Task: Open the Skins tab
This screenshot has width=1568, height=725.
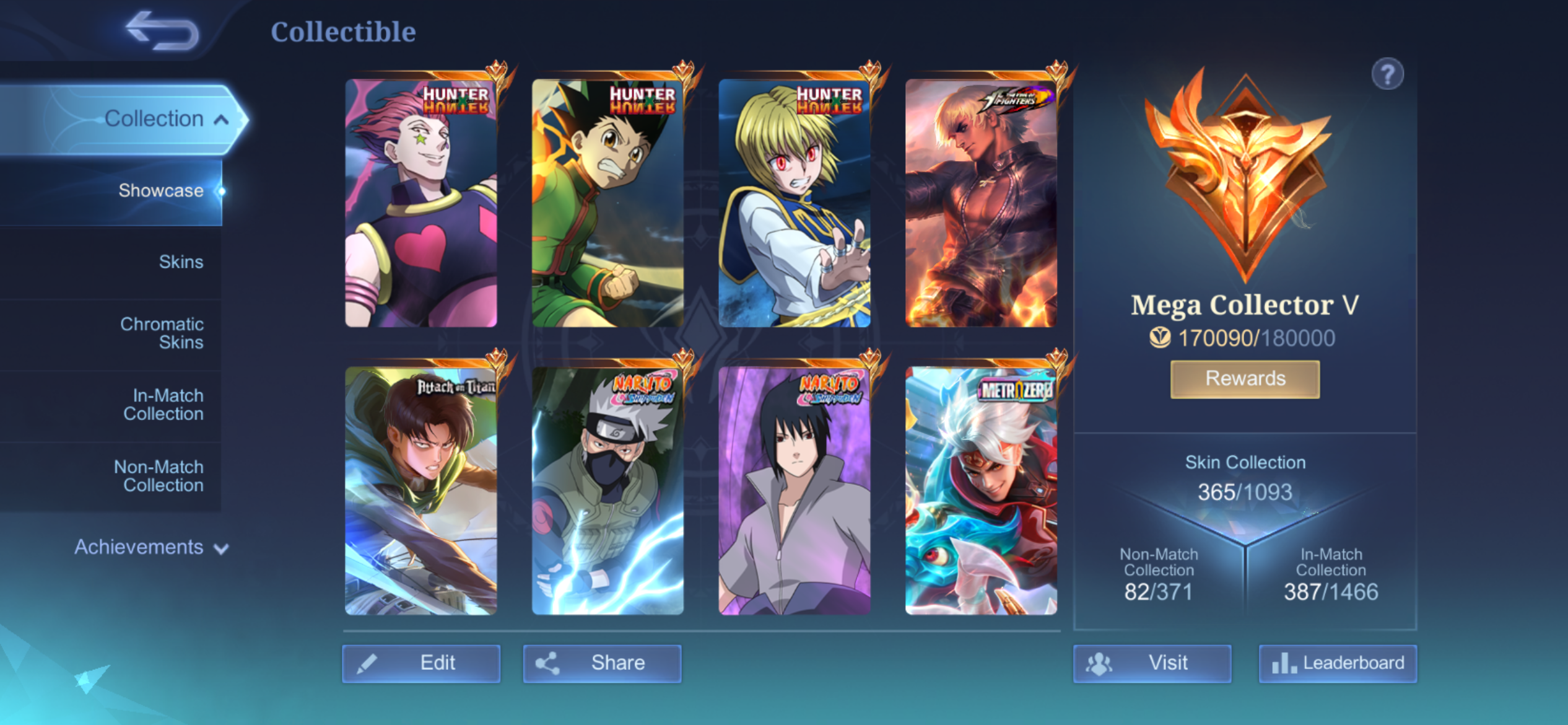Action: 181,261
